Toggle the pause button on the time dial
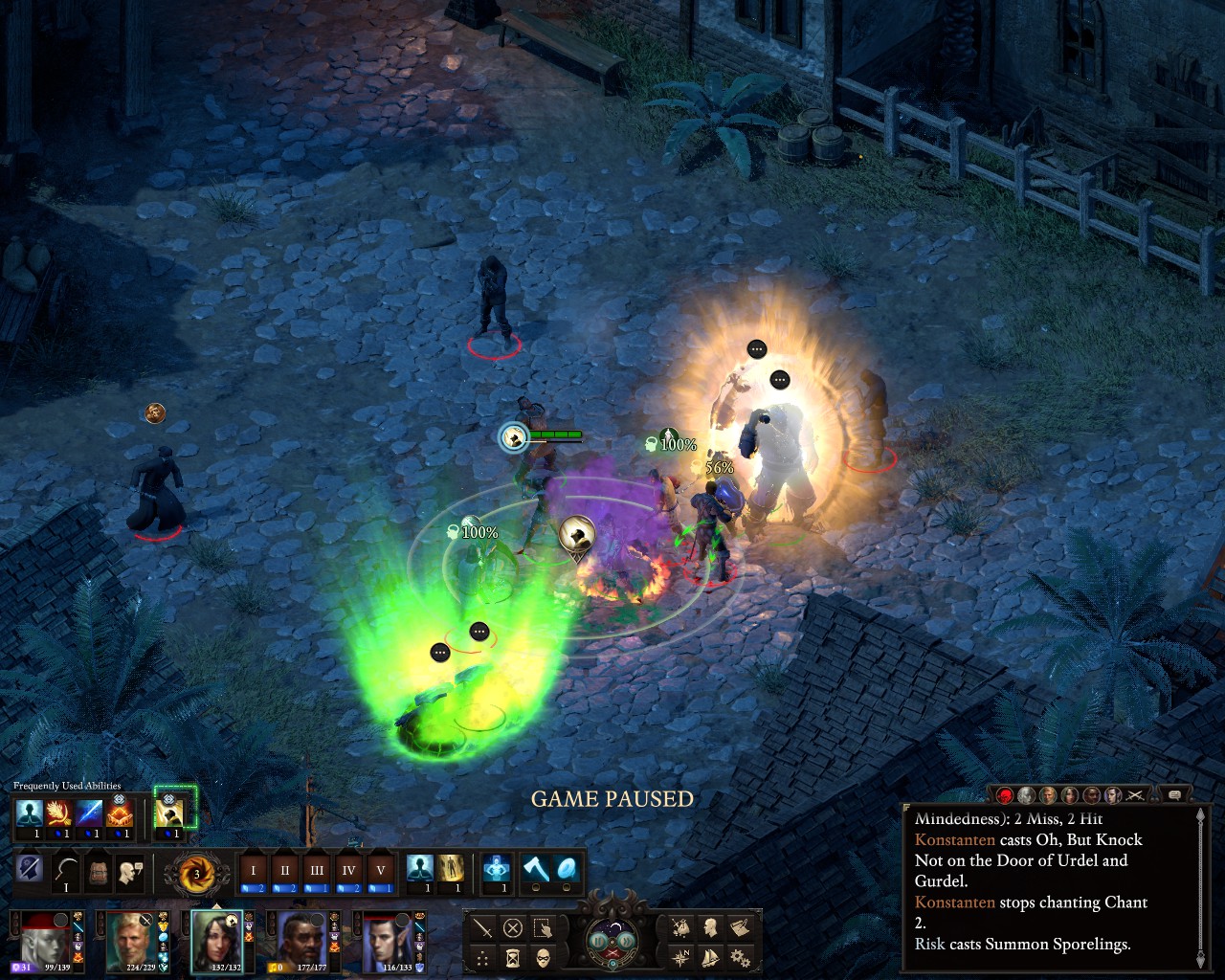This screenshot has height=980, width=1225. pos(599,940)
